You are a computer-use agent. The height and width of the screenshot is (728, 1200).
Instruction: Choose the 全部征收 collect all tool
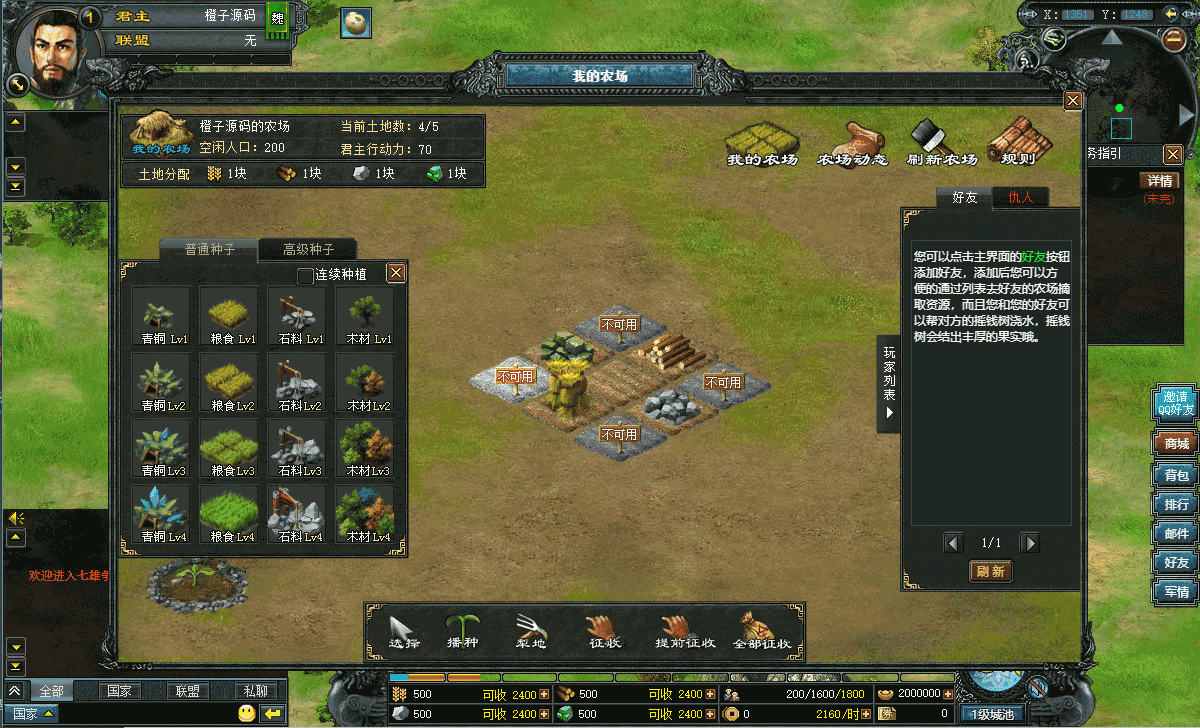tap(762, 631)
